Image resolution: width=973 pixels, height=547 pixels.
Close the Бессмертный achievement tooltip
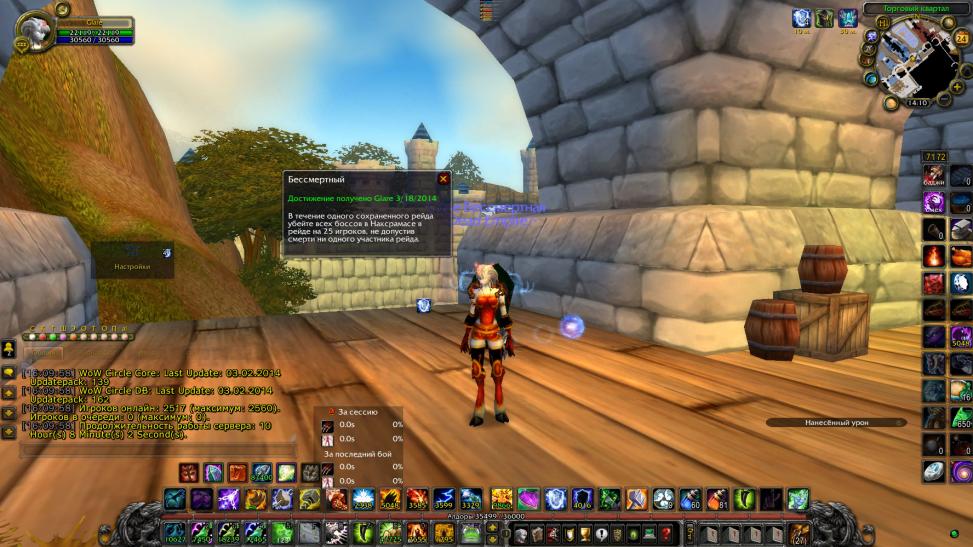(x=443, y=179)
